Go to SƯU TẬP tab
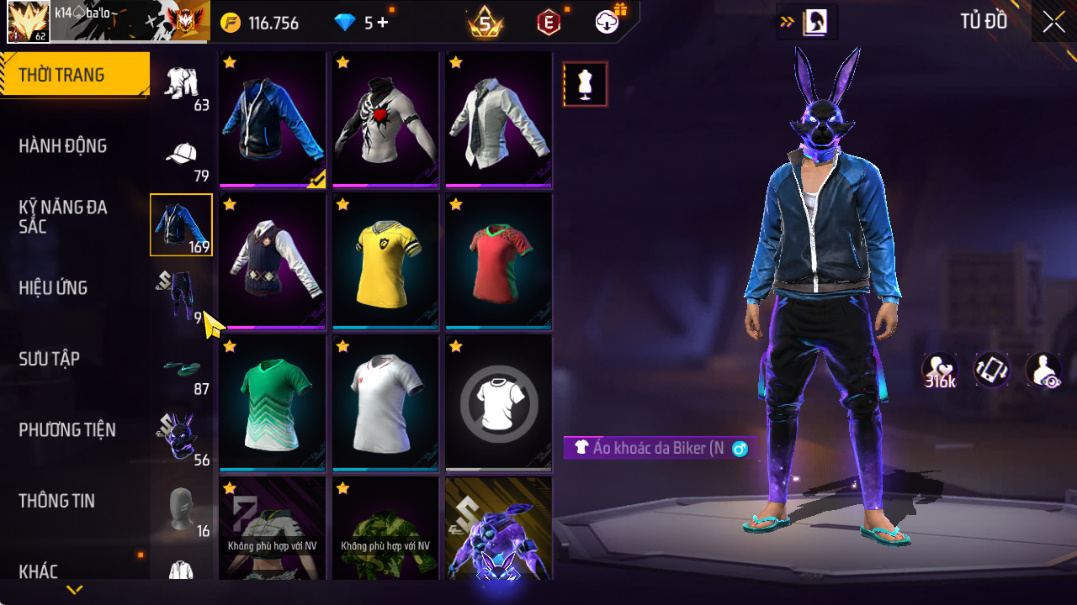 point(49,359)
